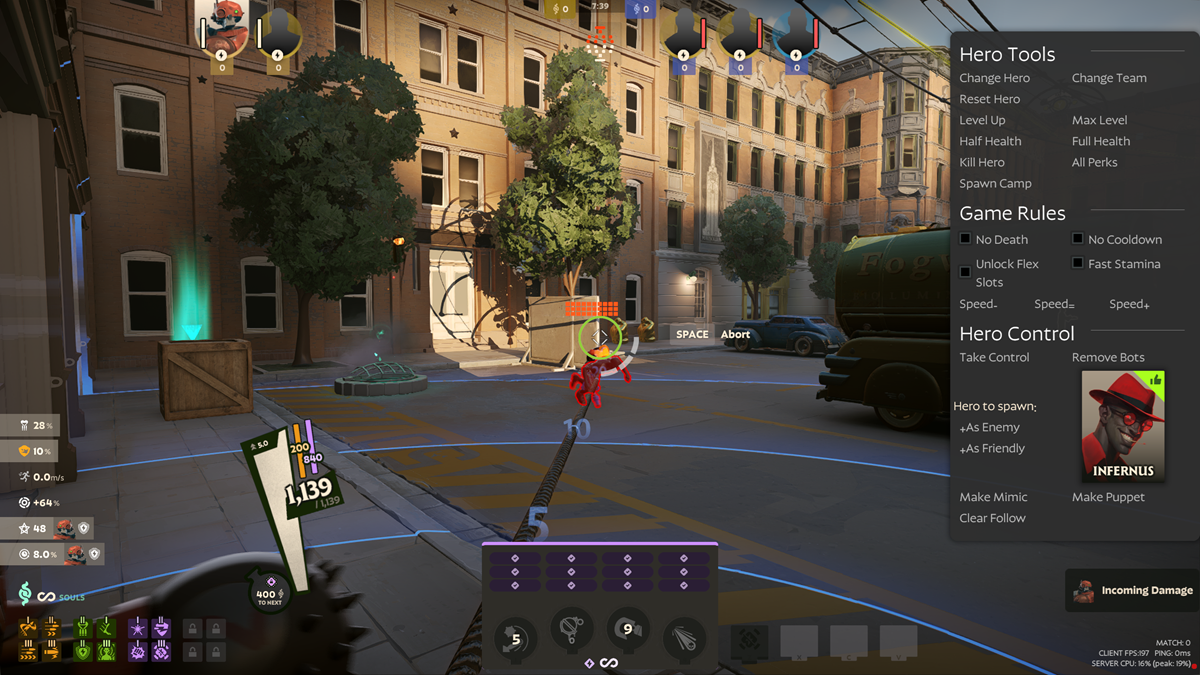The width and height of the screenshot is (1200, 675).
Task: Spawn the hero As Enemy
Action: point(990,427)
